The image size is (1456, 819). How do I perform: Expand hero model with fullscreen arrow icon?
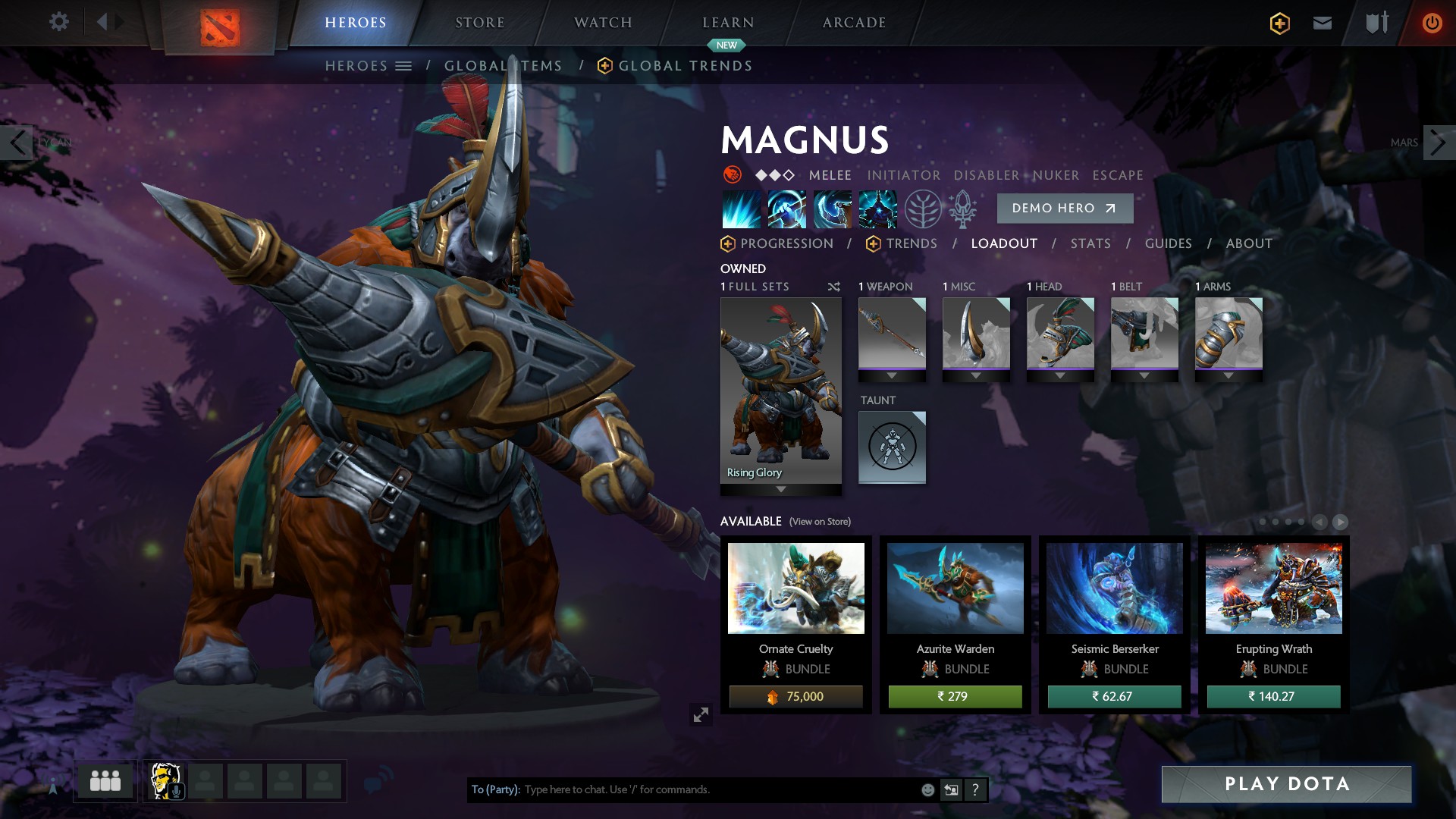coord(701,714)
